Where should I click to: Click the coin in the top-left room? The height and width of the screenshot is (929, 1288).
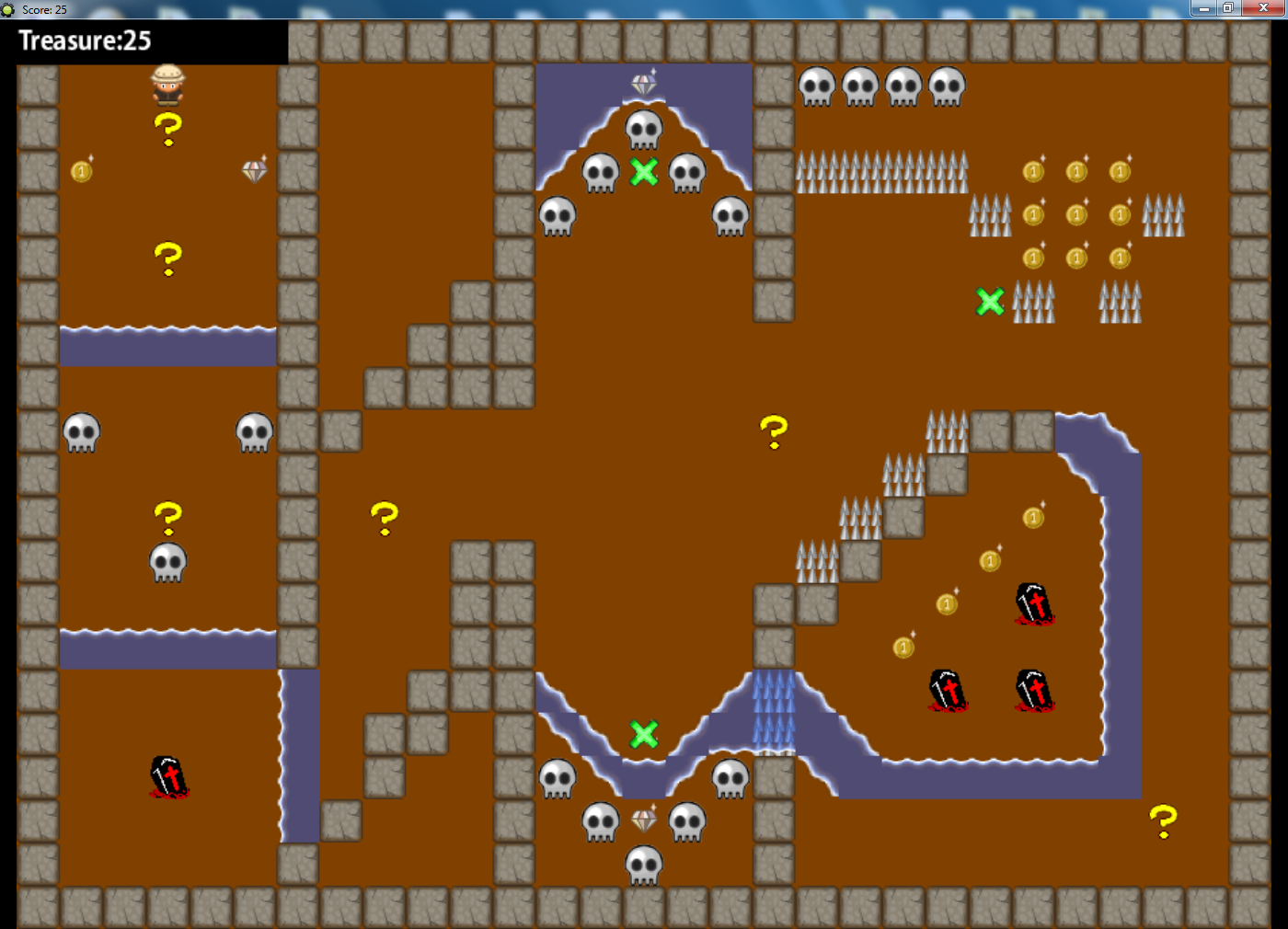click(x=81, y=170)
